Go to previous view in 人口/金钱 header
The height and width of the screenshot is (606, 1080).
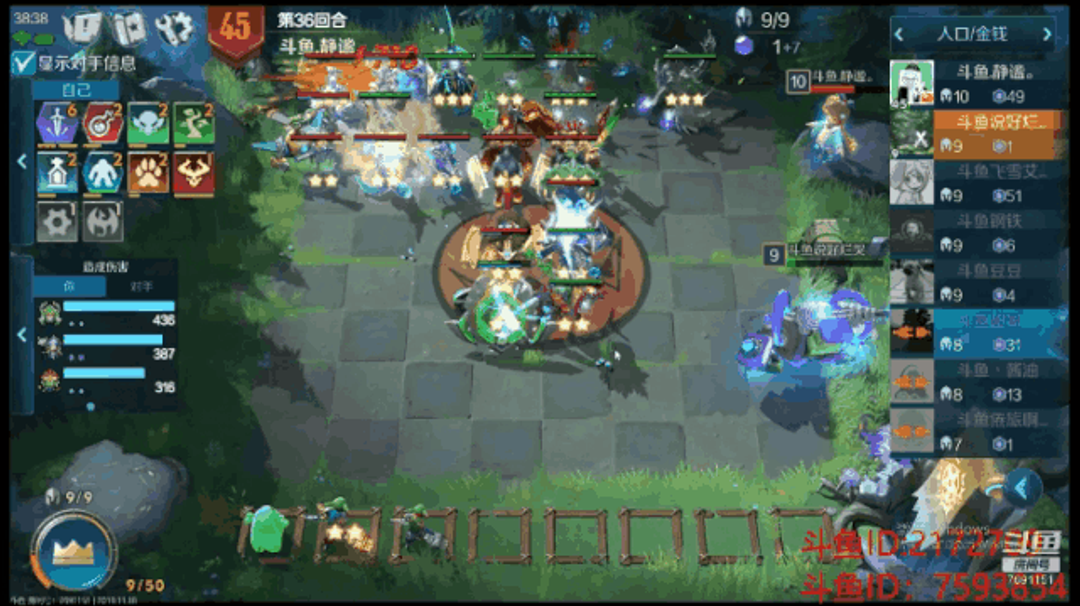[x=899, y=34]
